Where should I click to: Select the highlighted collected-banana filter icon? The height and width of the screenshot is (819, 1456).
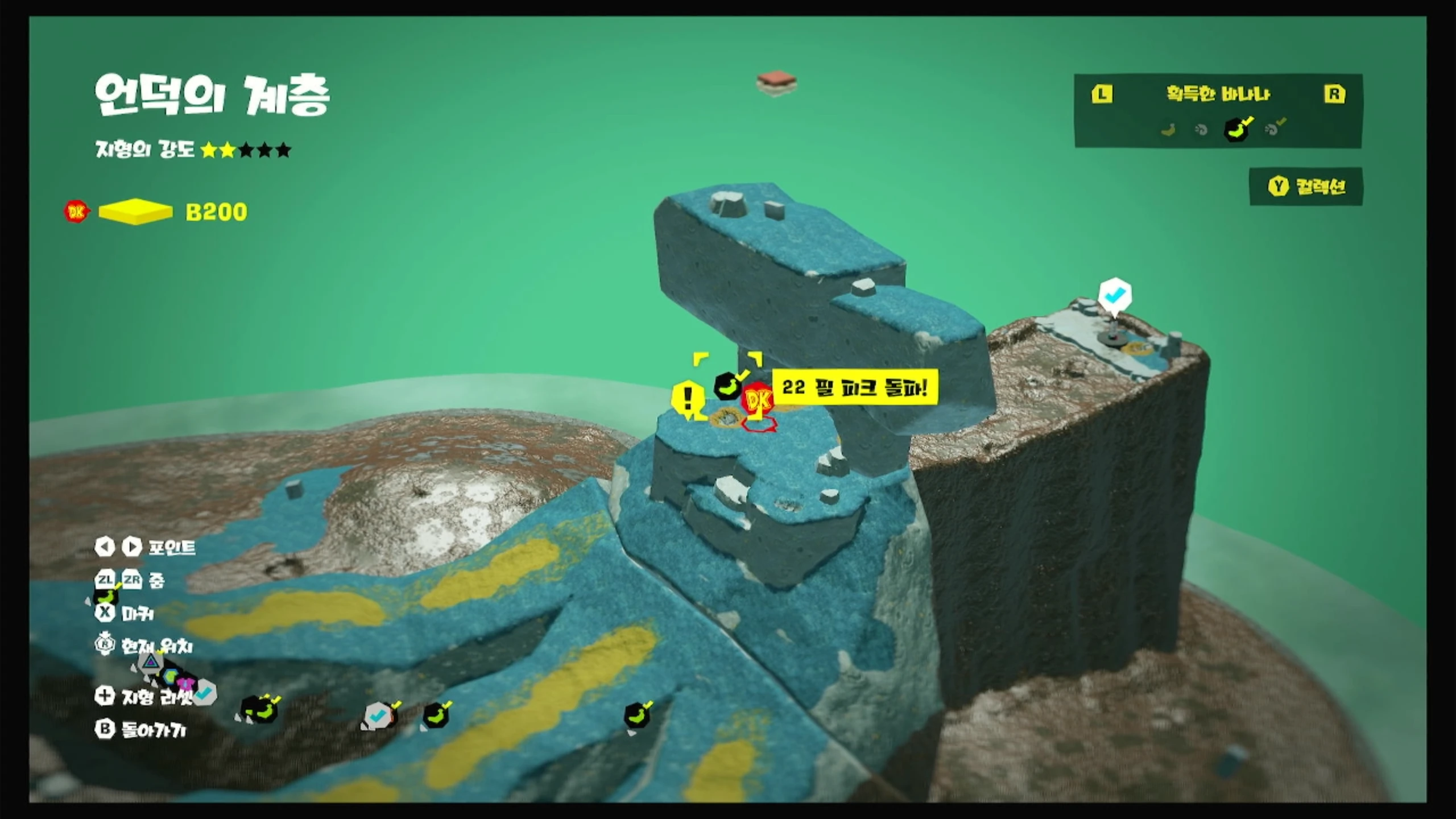pos(1237,129)
